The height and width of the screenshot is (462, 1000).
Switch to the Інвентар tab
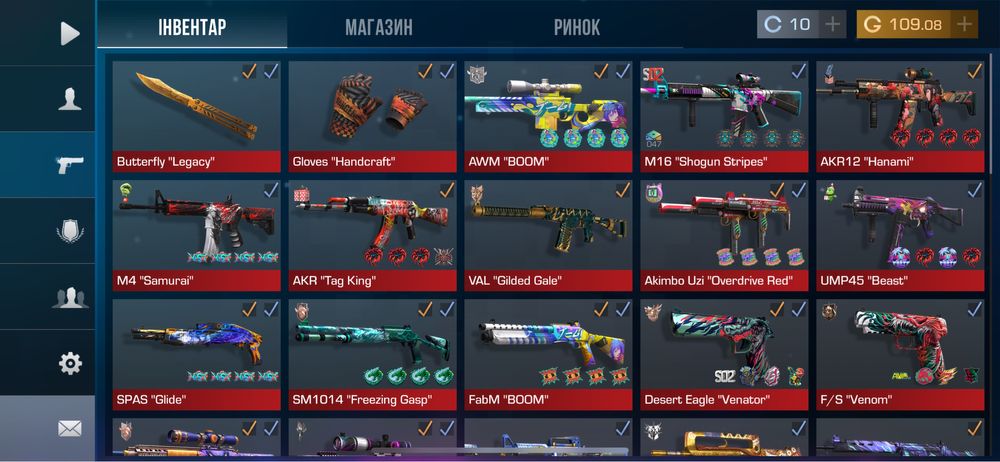click(x=192, y=27)
